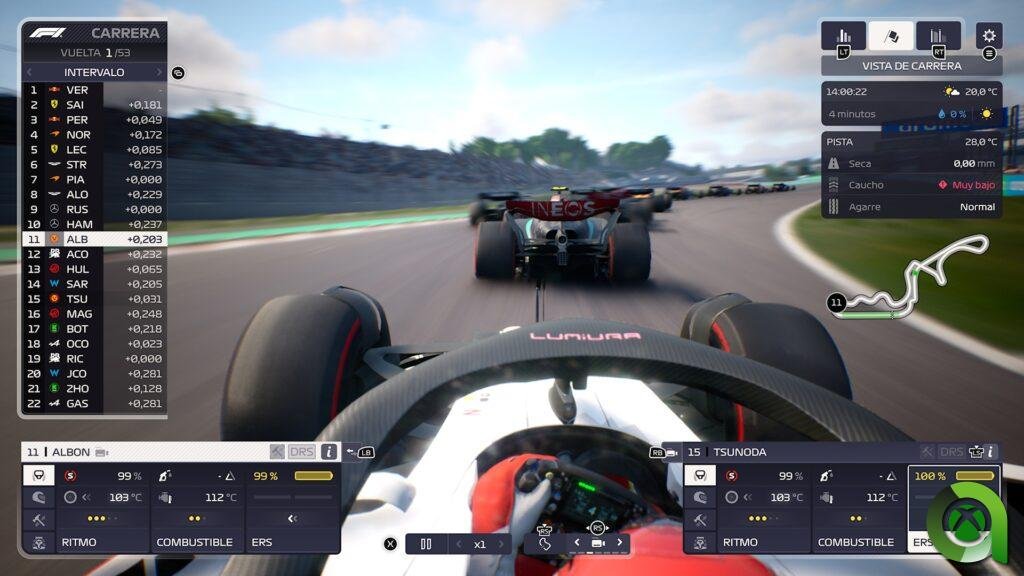Decrease the x1 simulation speed

459,544
